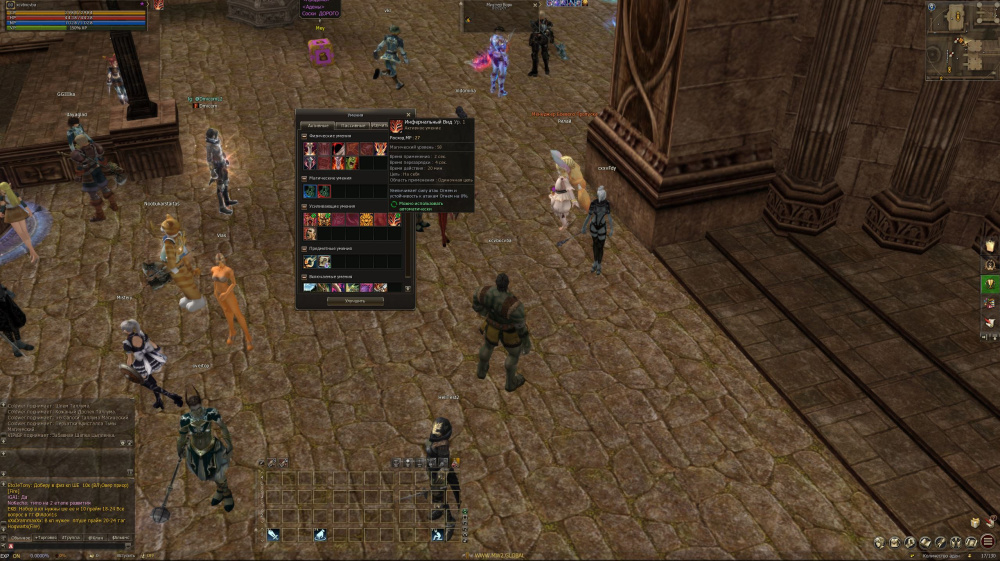The image size is (1000, 561).
Task: Open the main menu button in corner
Action: coord(987,541)
